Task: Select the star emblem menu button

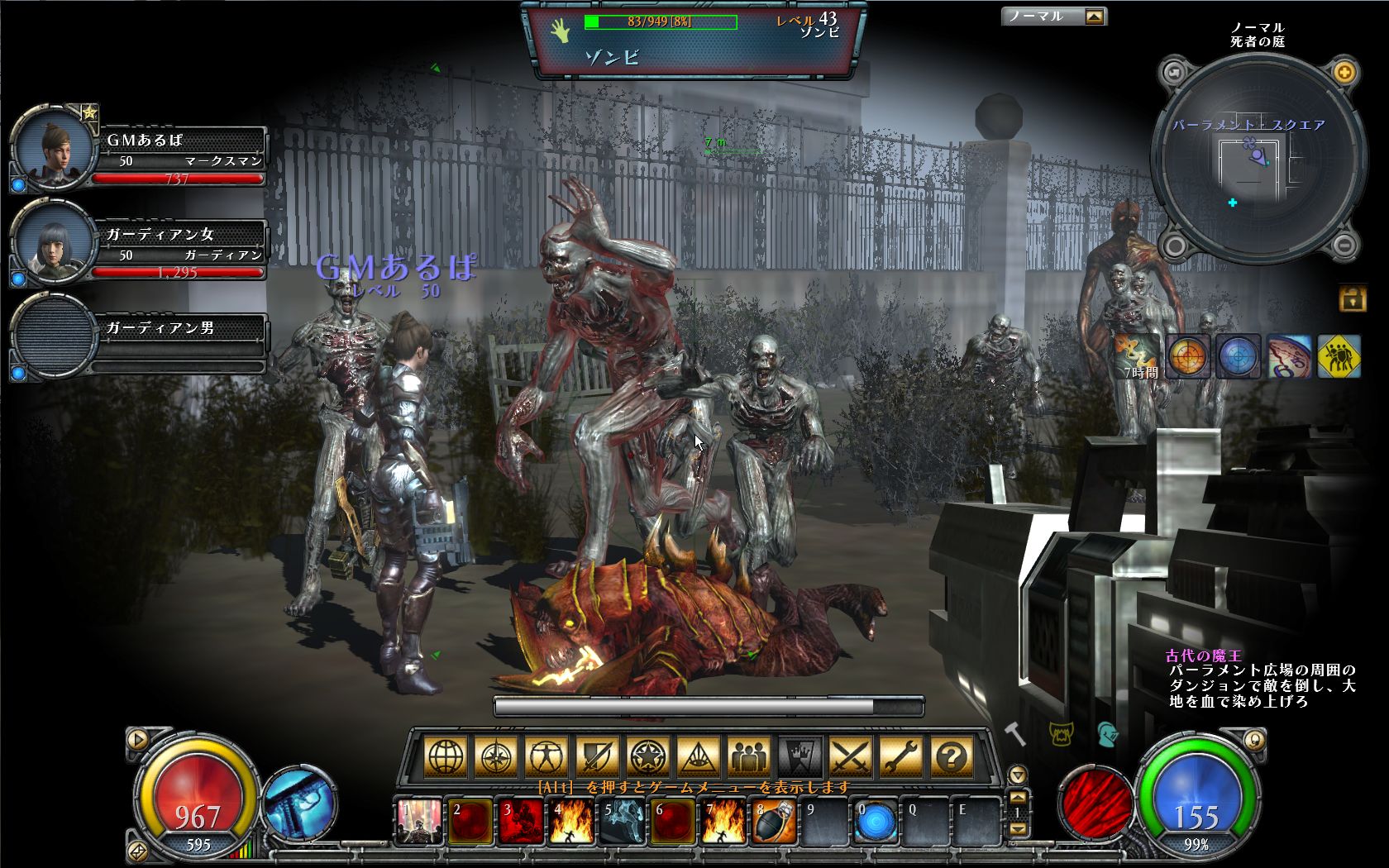Action: 647,756
